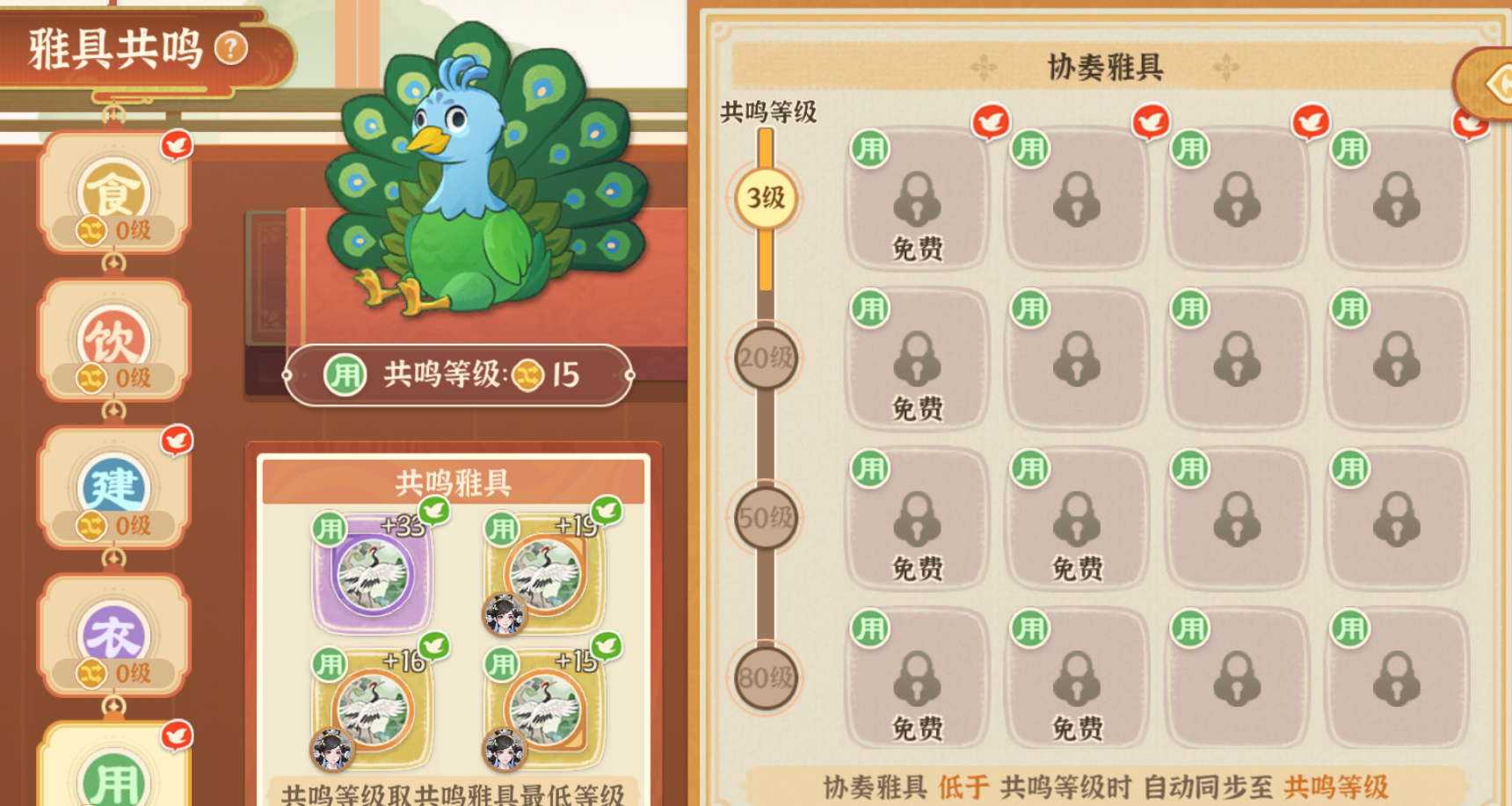The image size is (1512, 806).
Task: Select the locked slot labeled 免费 in row two
Action: point(916,360)
